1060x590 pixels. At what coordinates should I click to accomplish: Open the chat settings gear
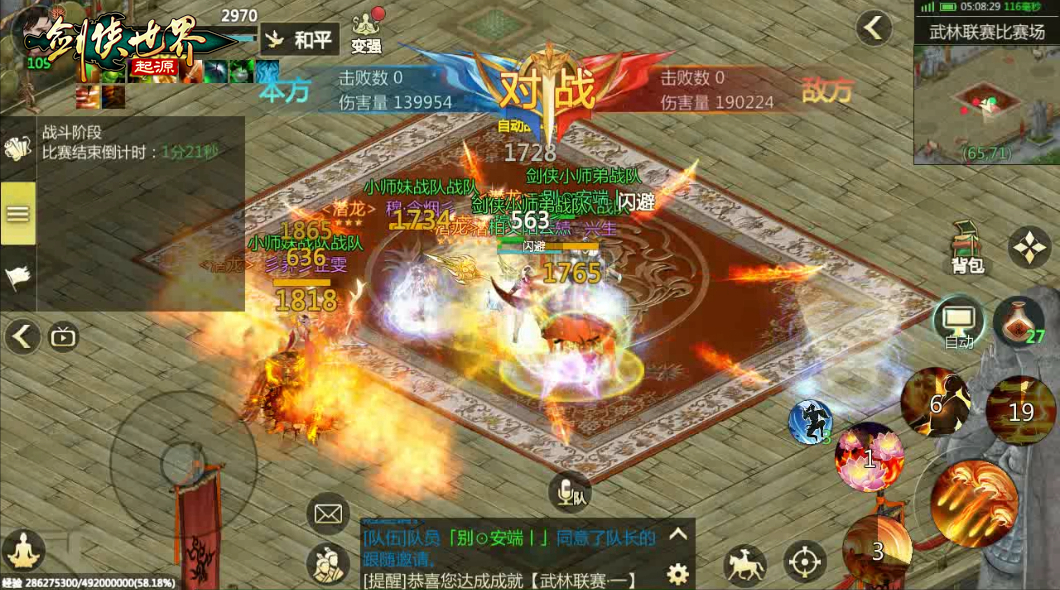click(678, 573)
